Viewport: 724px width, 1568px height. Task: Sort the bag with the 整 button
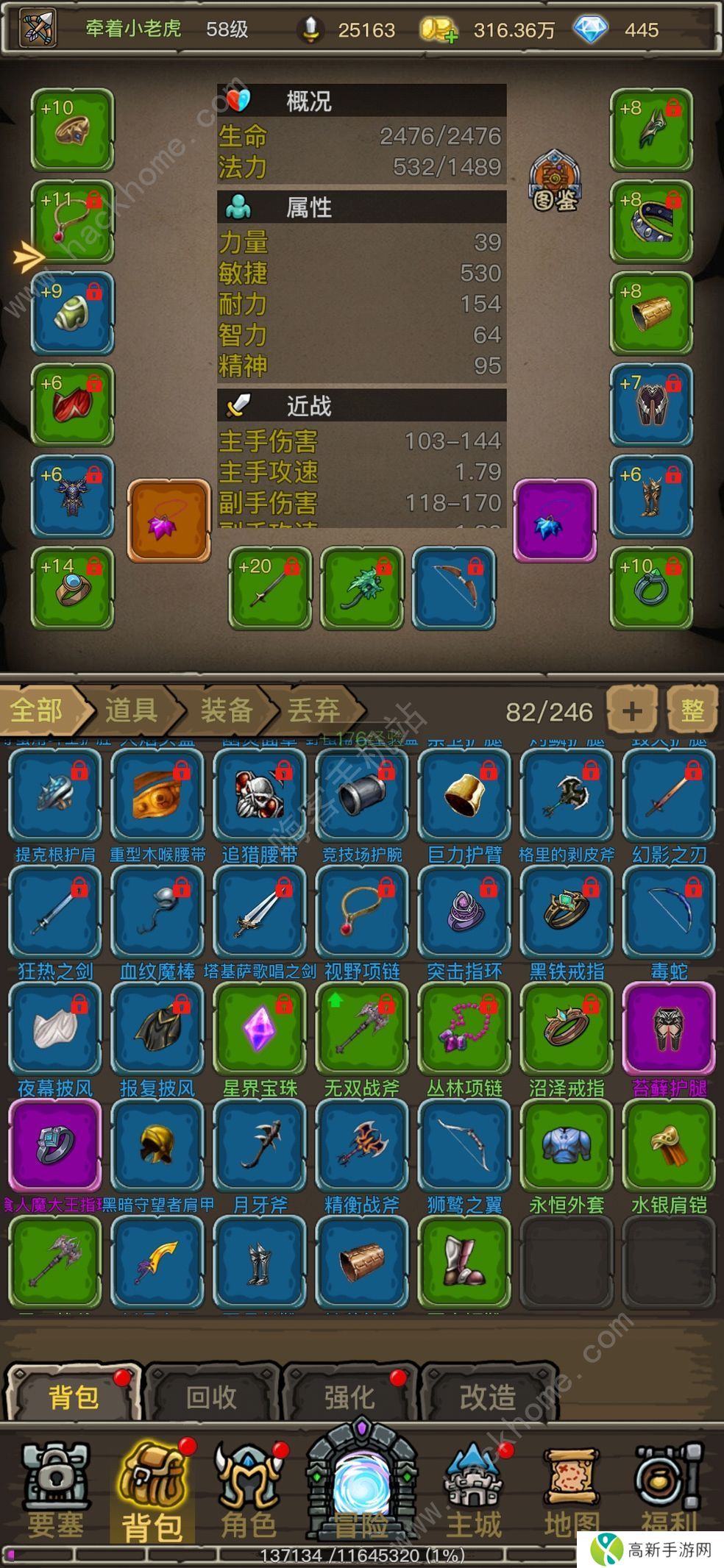[x=692, y=710]
